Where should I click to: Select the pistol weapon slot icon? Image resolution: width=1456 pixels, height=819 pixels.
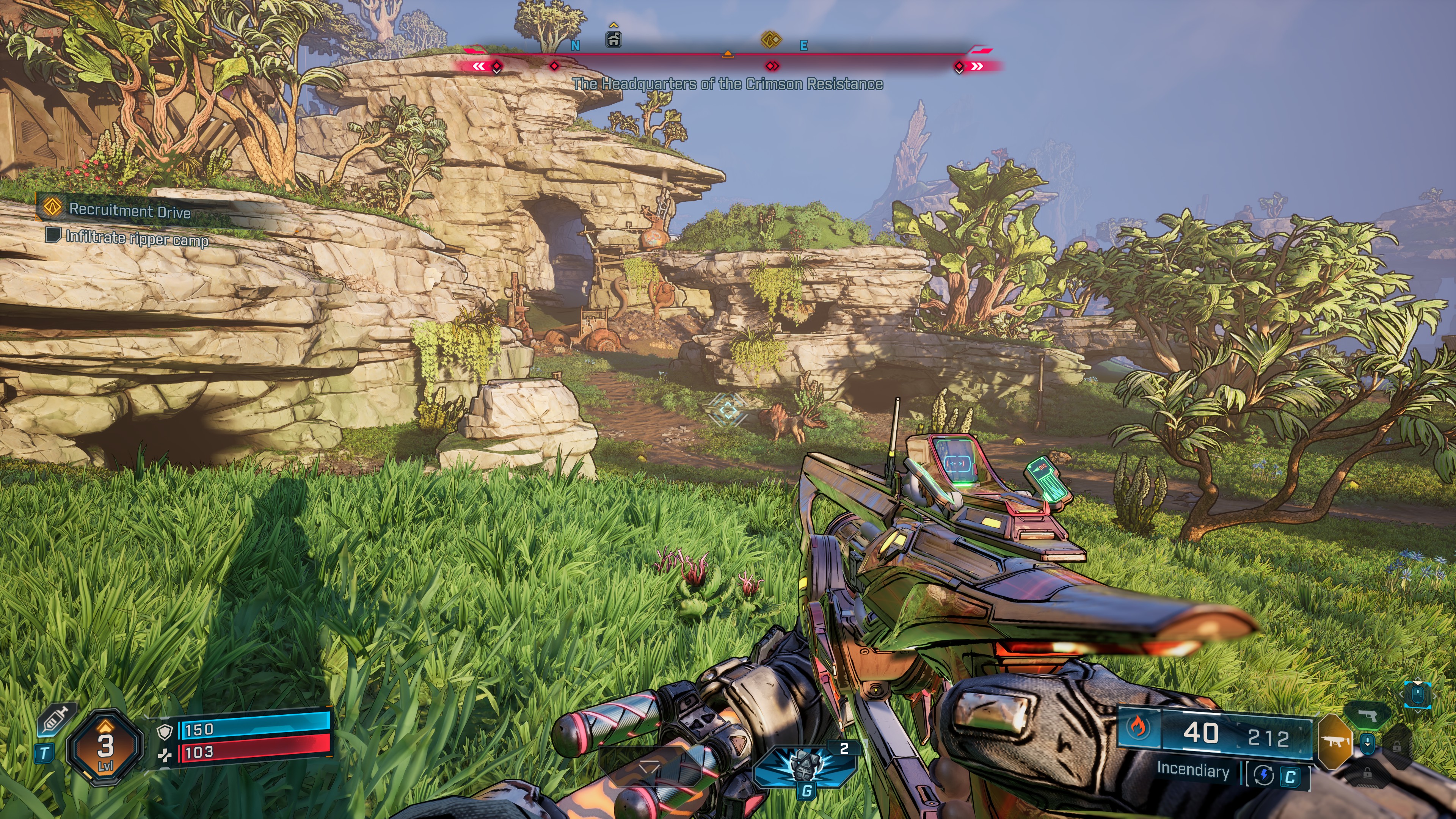point(1368,715)
